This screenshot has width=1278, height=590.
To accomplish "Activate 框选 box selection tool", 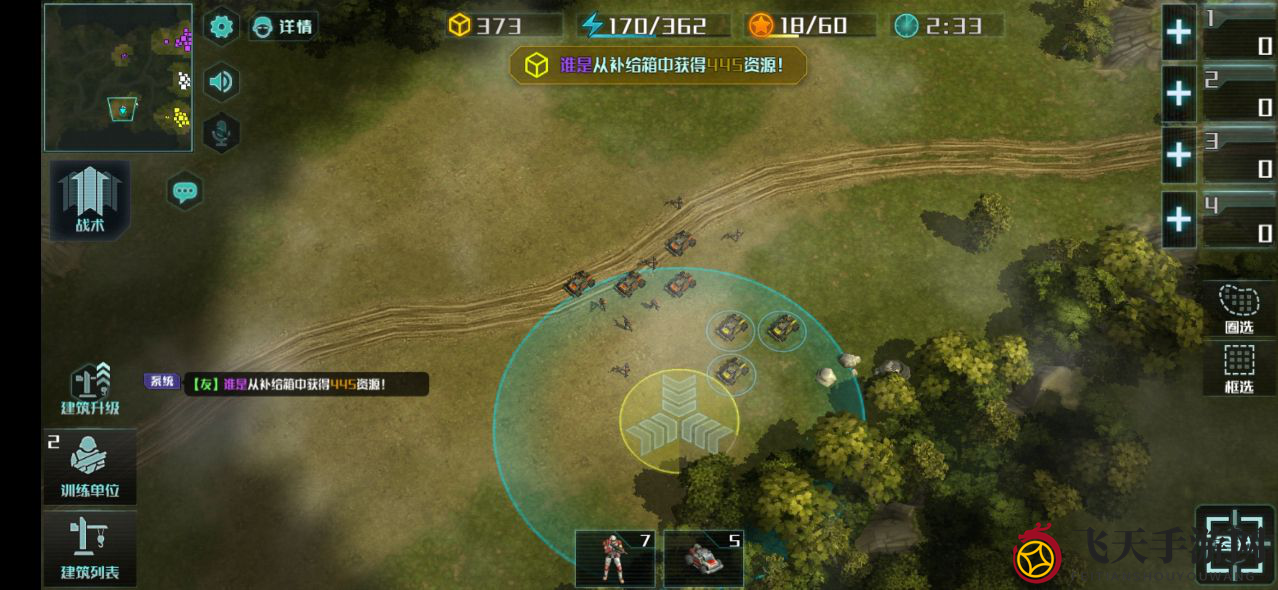I will point(1239,369).
